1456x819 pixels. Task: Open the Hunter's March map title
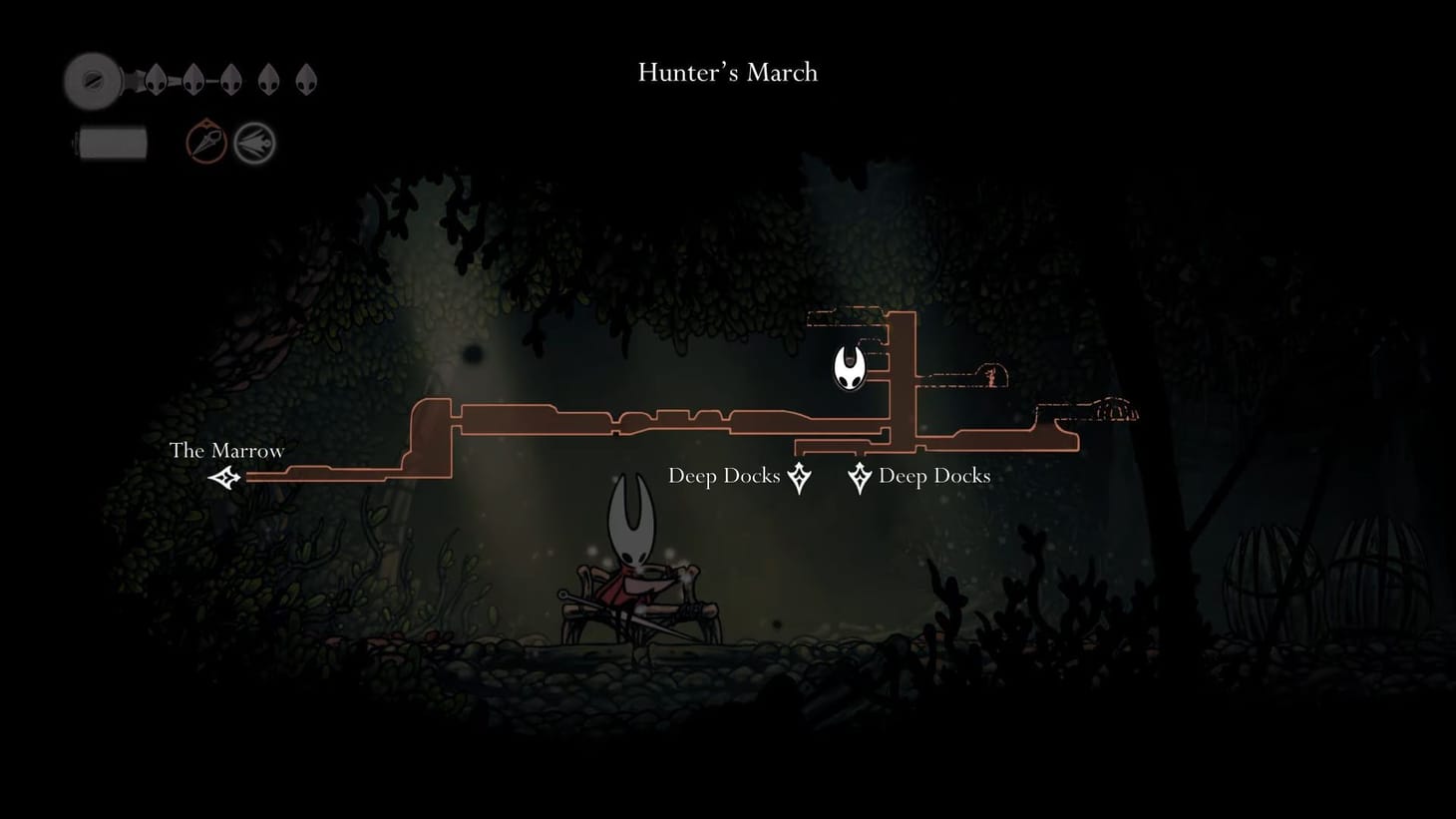click(726, 72)
